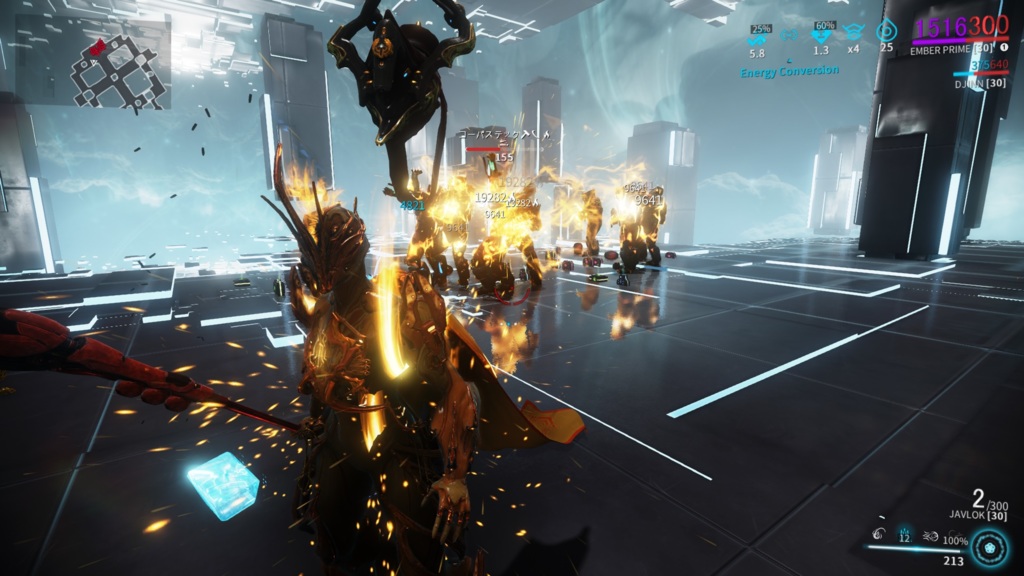Activate Ember's Fireball ability icon
The height and width of the screenshot is (576, 1024).
point(878,531)
